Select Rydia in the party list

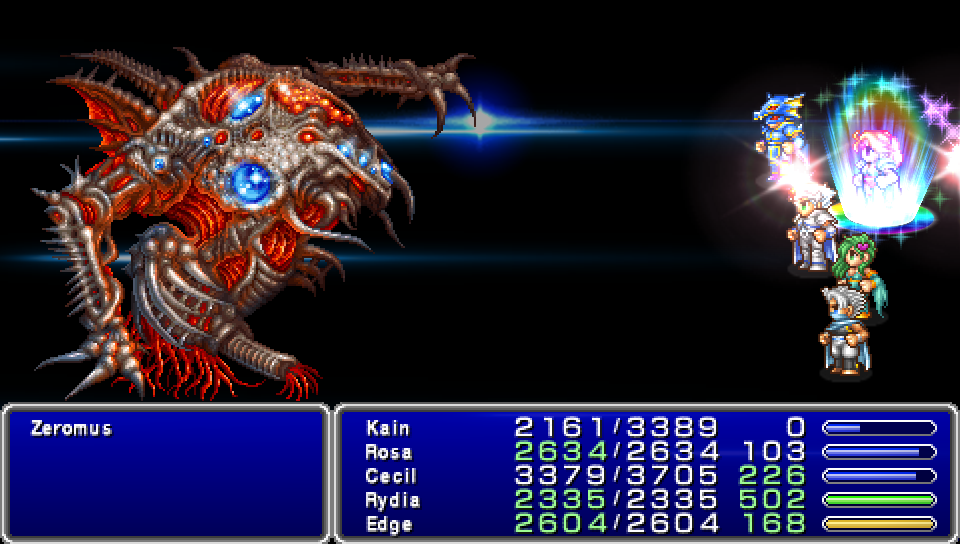click(392, 500)
